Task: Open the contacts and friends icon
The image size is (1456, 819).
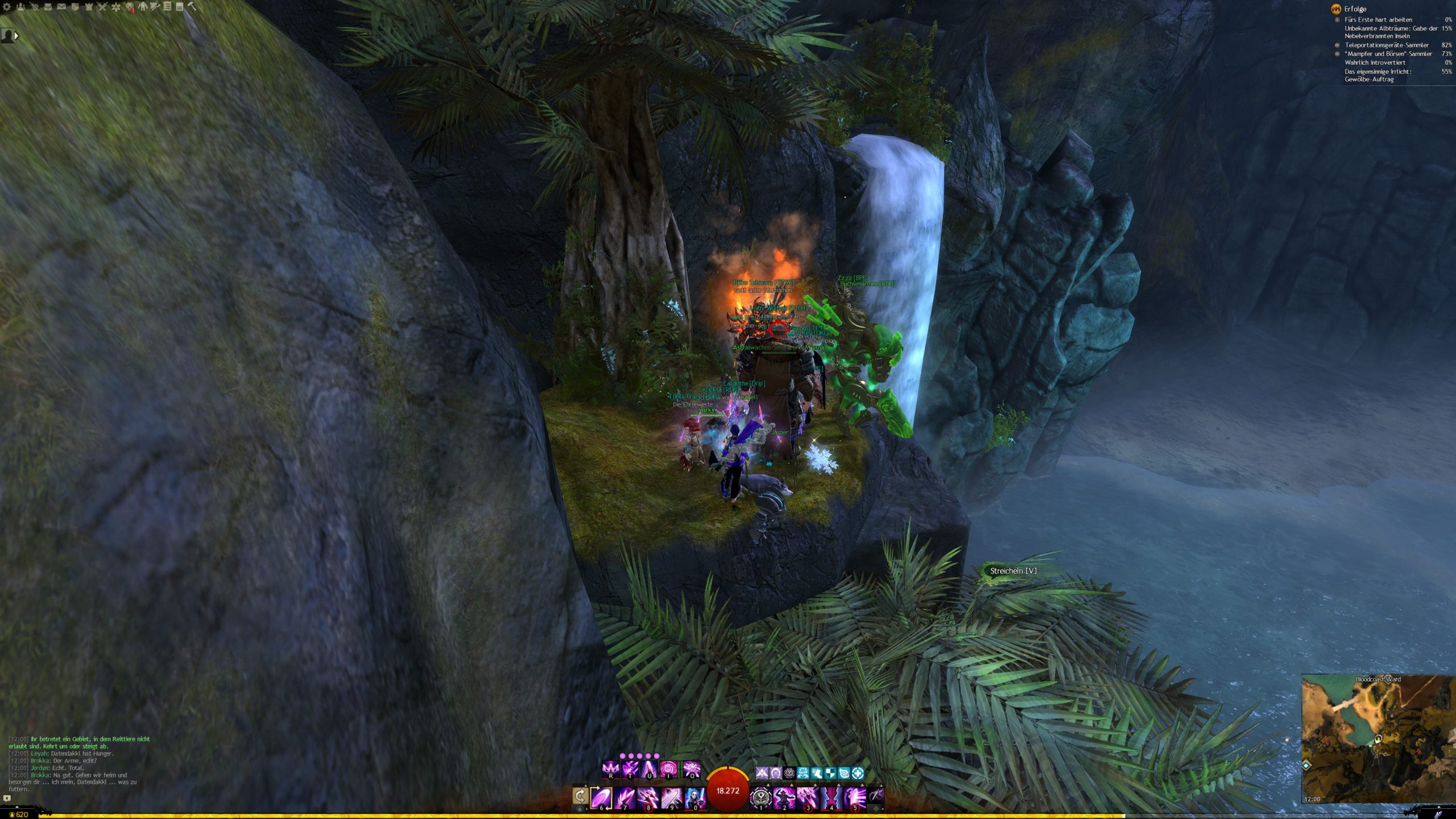Action: pos(20,7)
